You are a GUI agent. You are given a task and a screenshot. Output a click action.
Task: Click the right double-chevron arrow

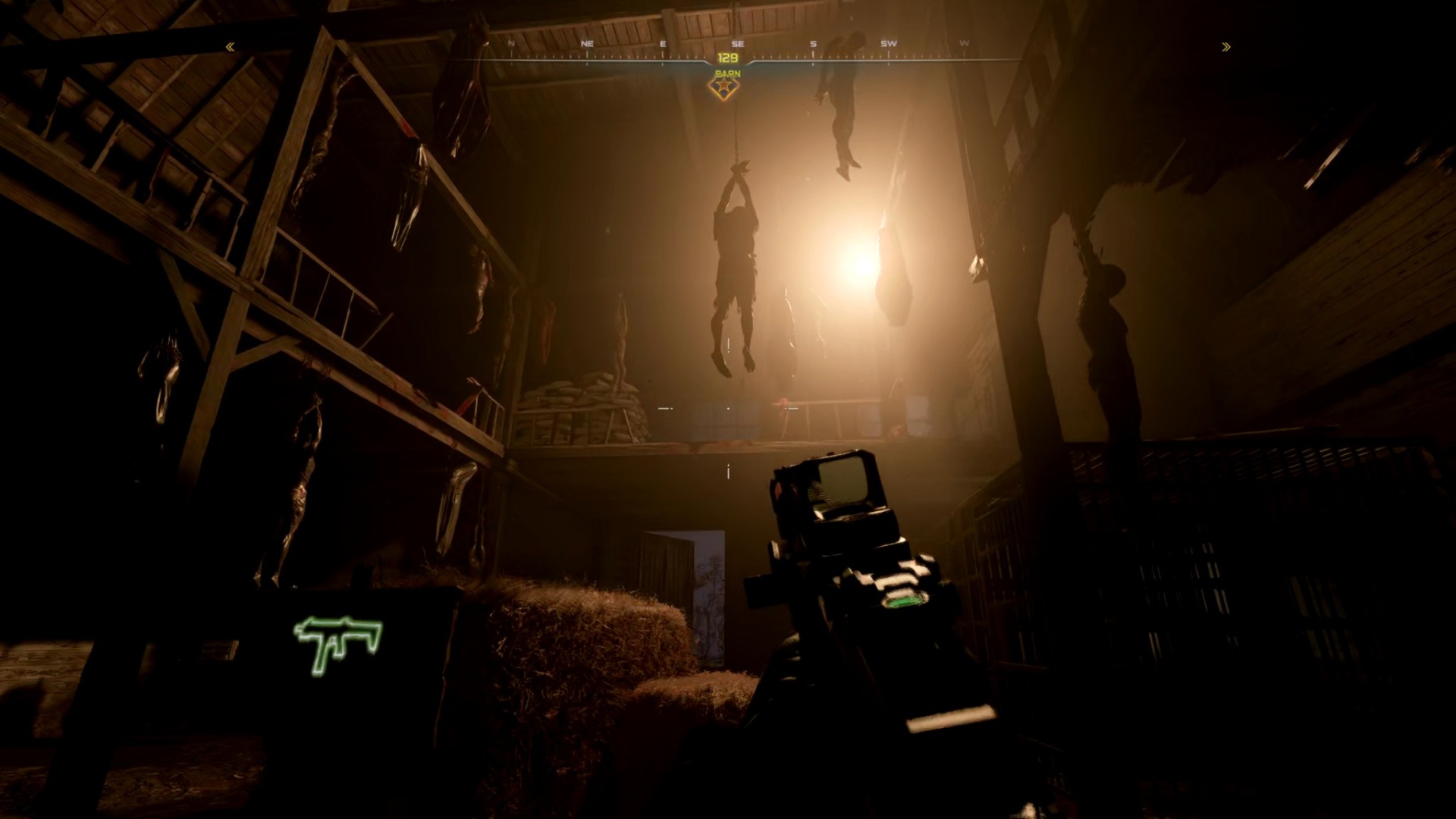point(1227,47)
